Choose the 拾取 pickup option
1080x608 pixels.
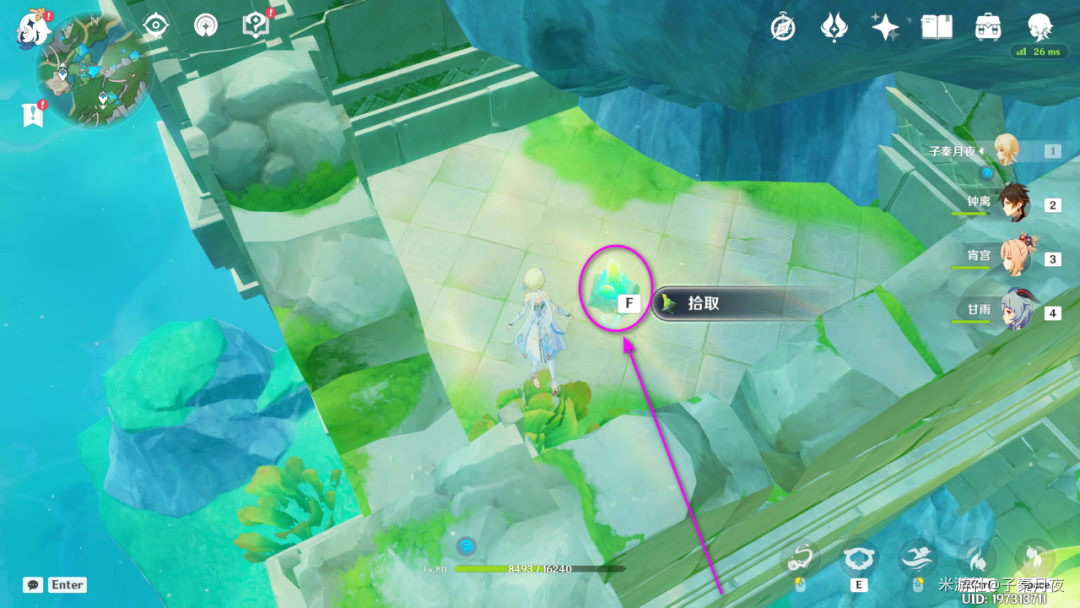(x=730, y=303)
